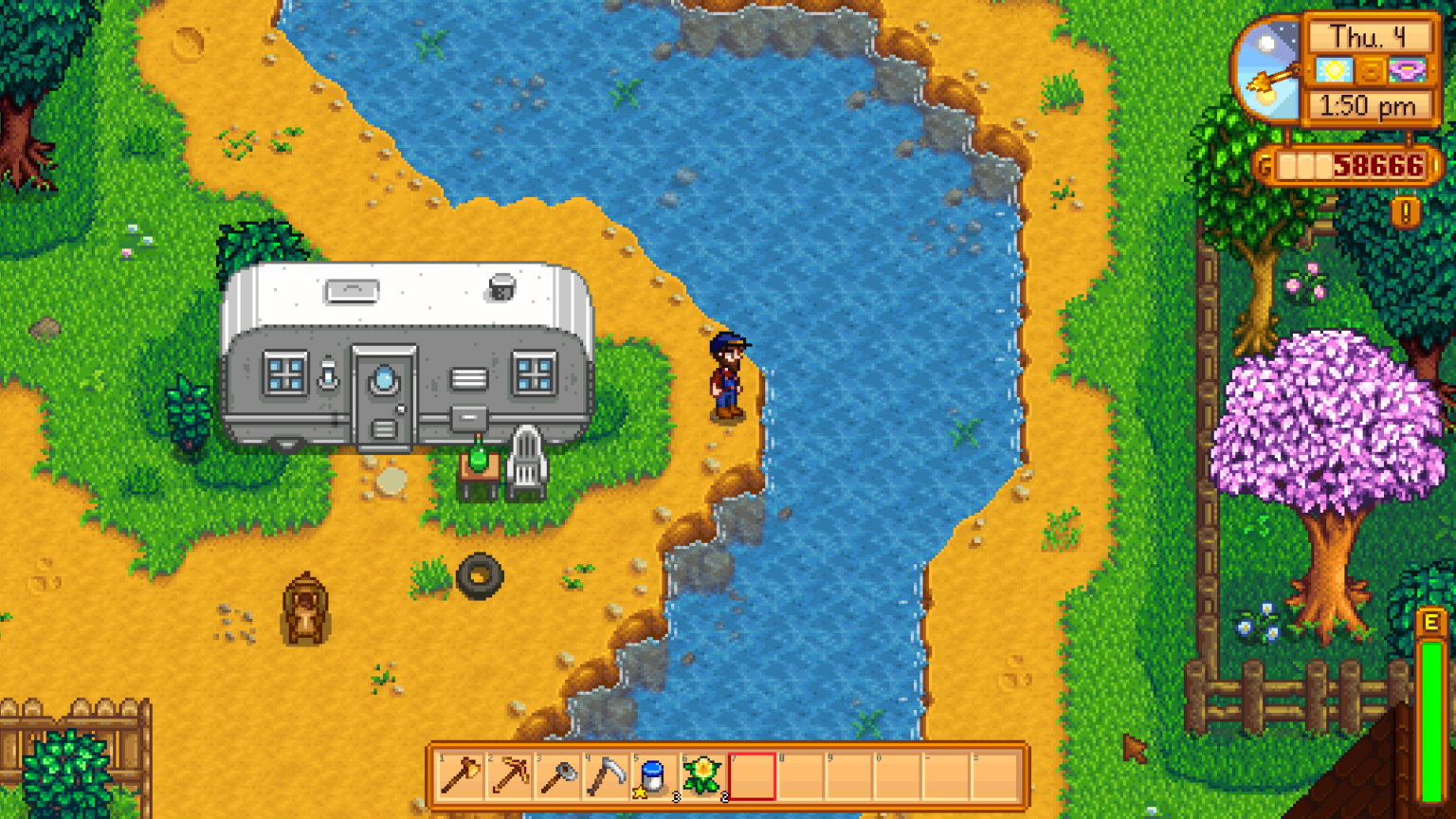This screenshot has width=1456, height=819.
Task: Click the trailer's front door
Action: coord(383,393)
